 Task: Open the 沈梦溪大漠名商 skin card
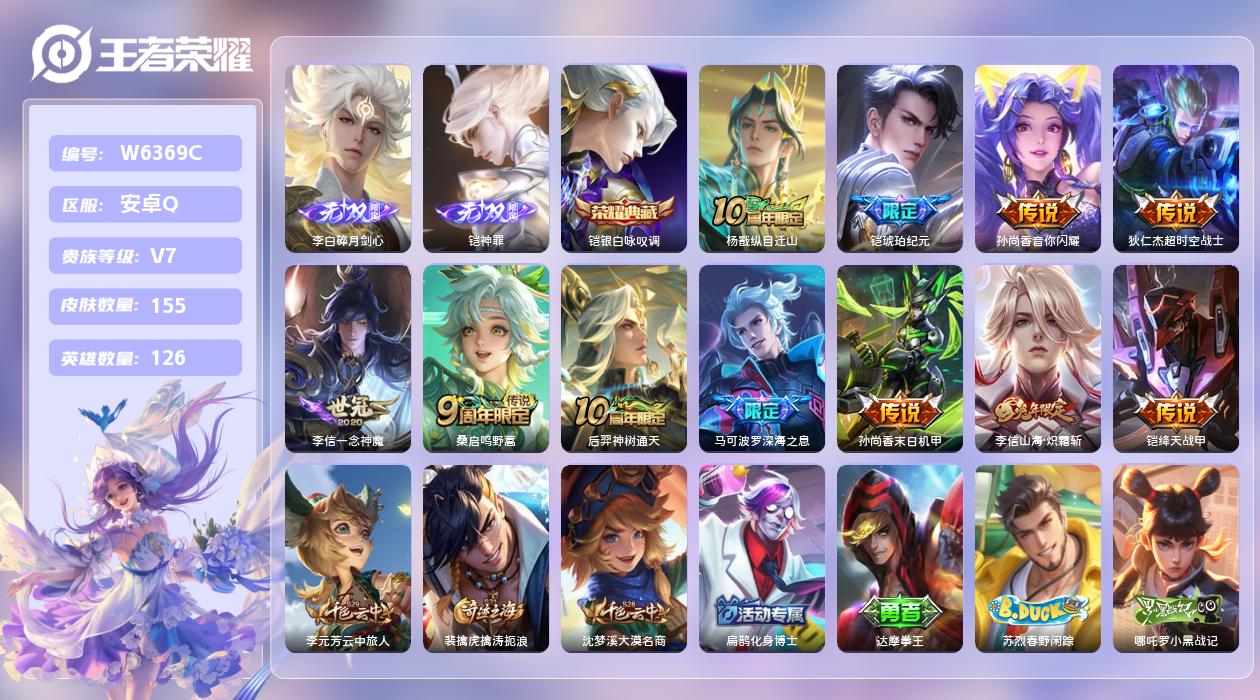(x=624, y=558)
